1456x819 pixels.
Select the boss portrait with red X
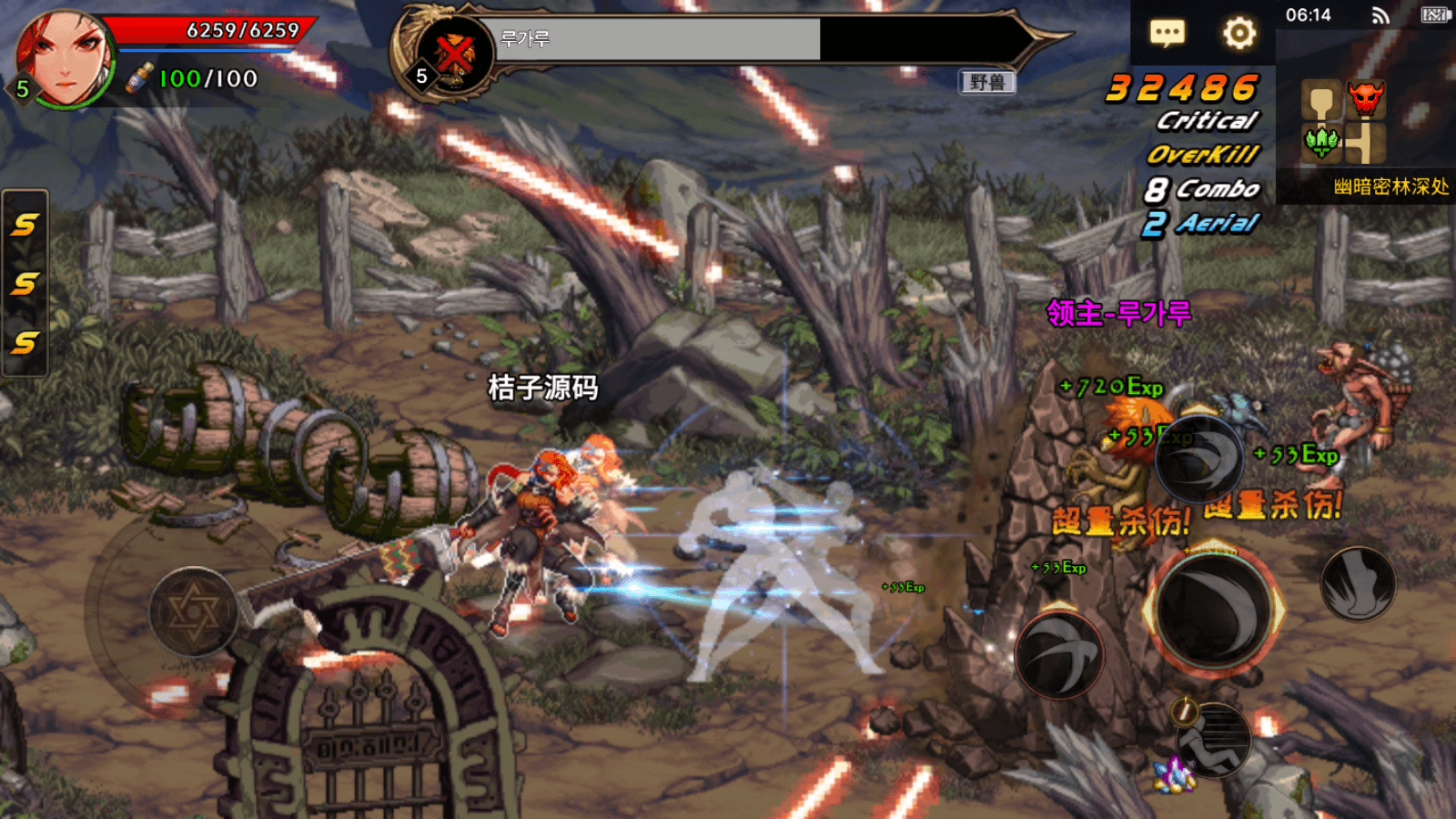455,55
